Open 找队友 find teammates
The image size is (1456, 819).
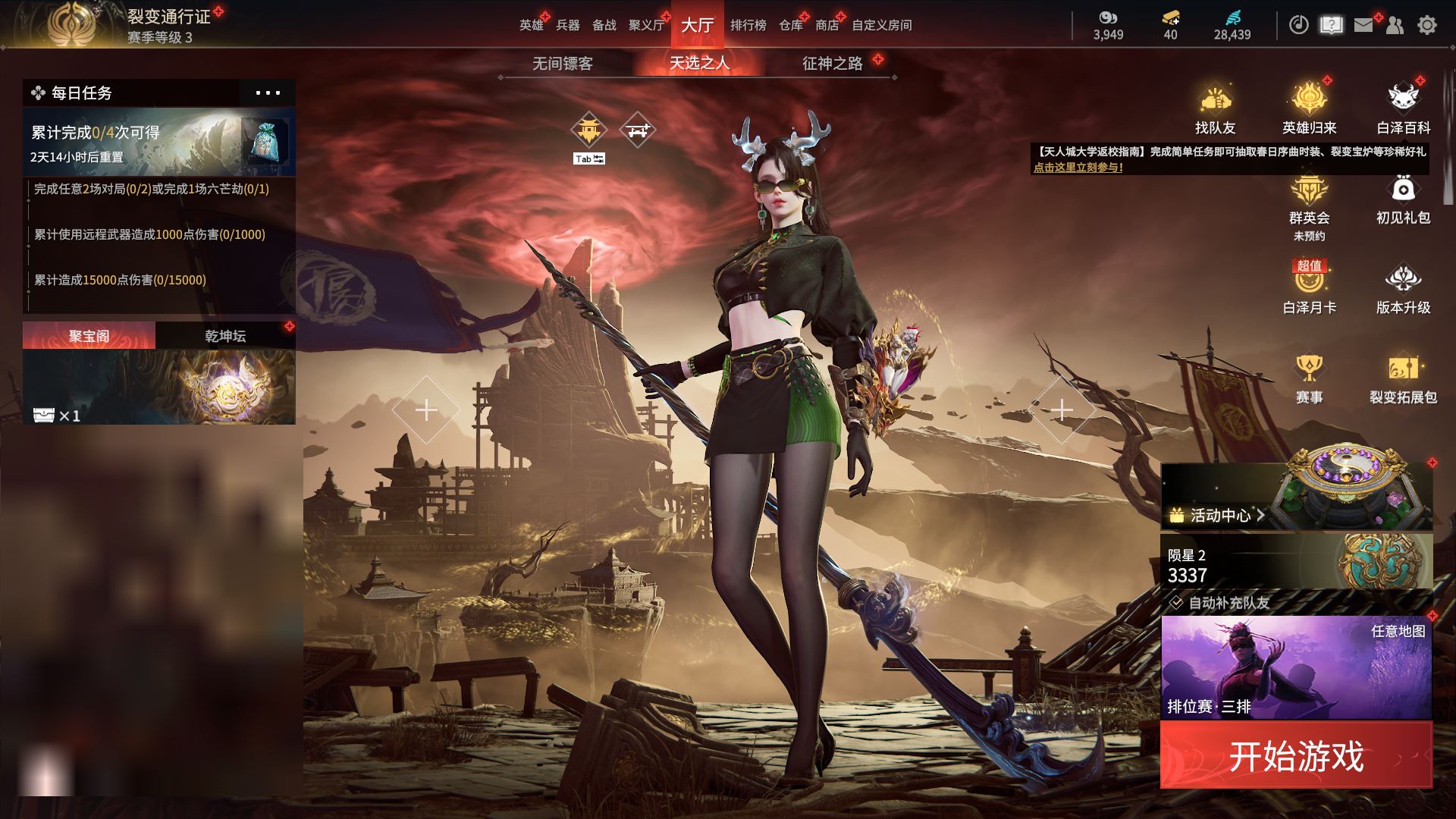[x=1215, y=110]
